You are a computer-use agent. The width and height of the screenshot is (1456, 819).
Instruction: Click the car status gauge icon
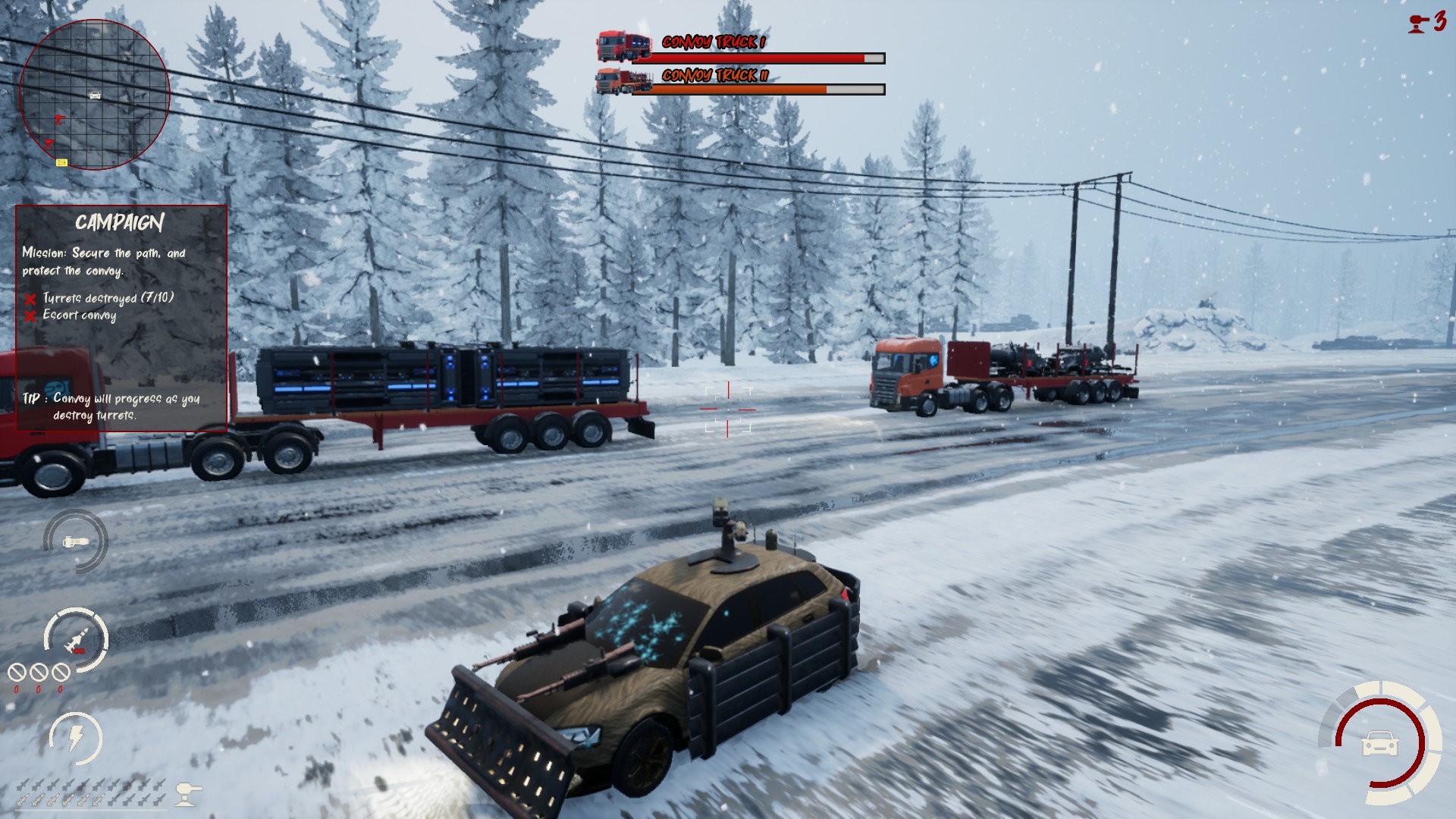click(x=1380, y=743)
